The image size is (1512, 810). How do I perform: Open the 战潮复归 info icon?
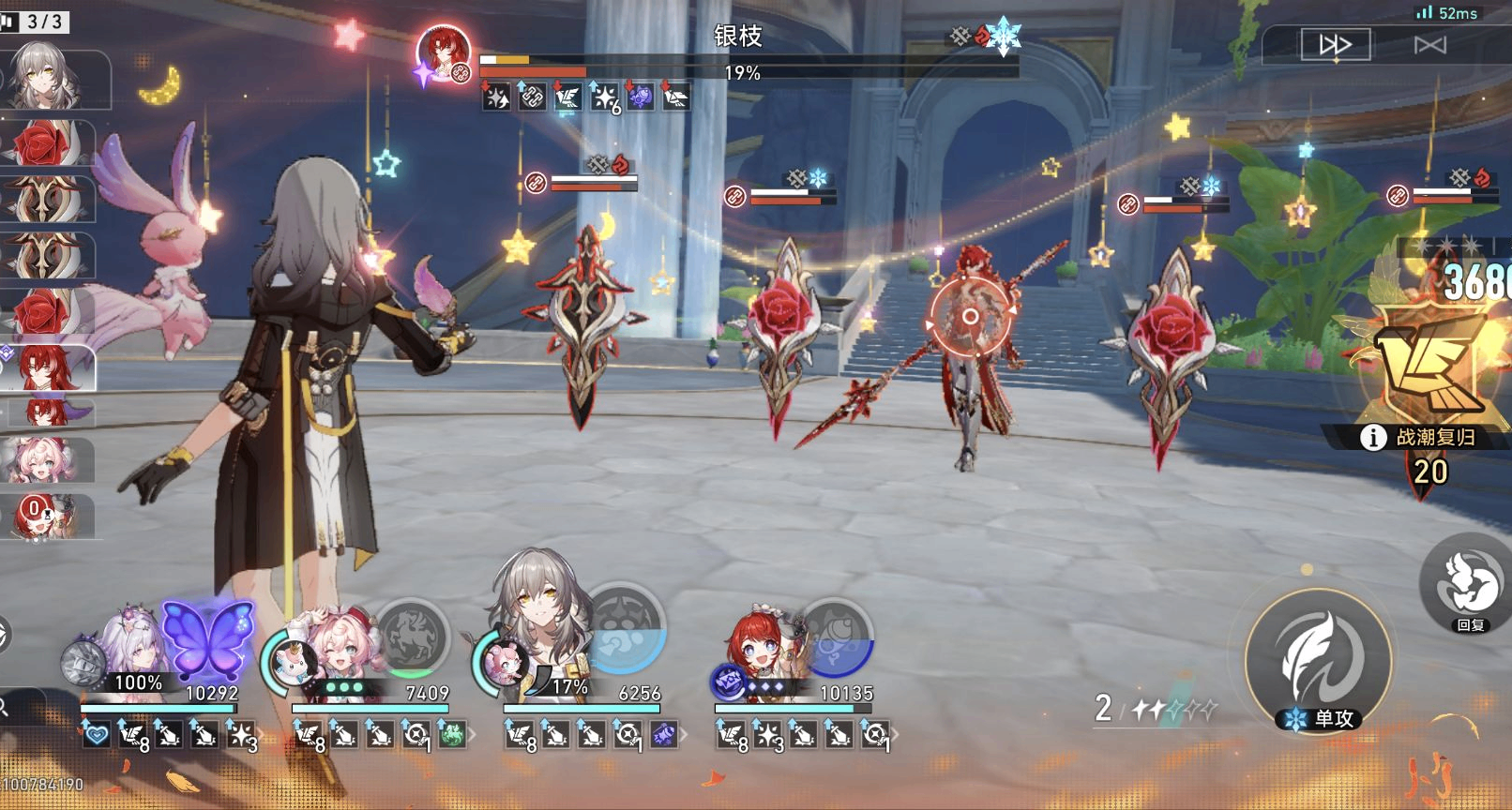[1373, 437]
